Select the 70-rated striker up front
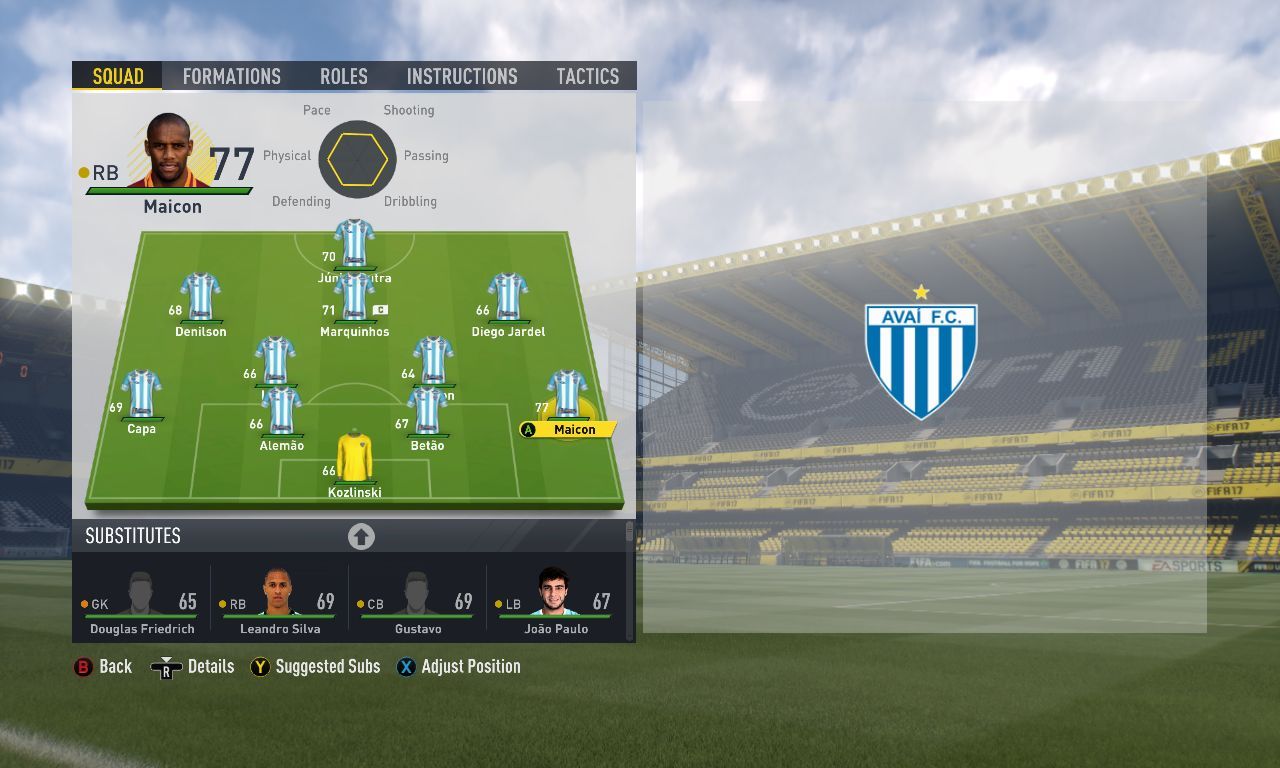Image resolution: width=1280 pixels, height=768 pixels. click(x=354, y=242)
